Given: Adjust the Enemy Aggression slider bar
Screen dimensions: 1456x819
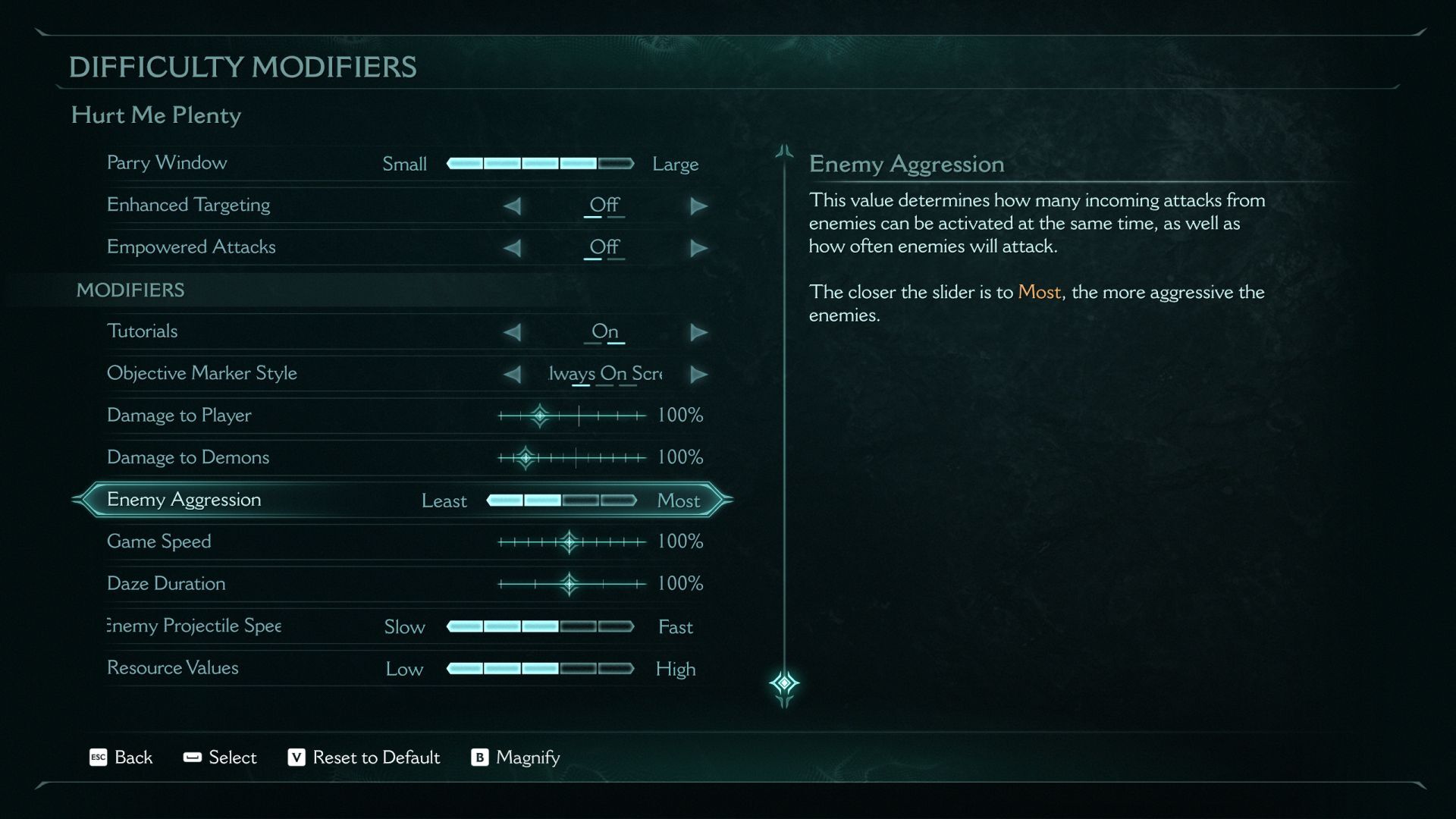Looking at the screenshot, I should pos(561,500).
